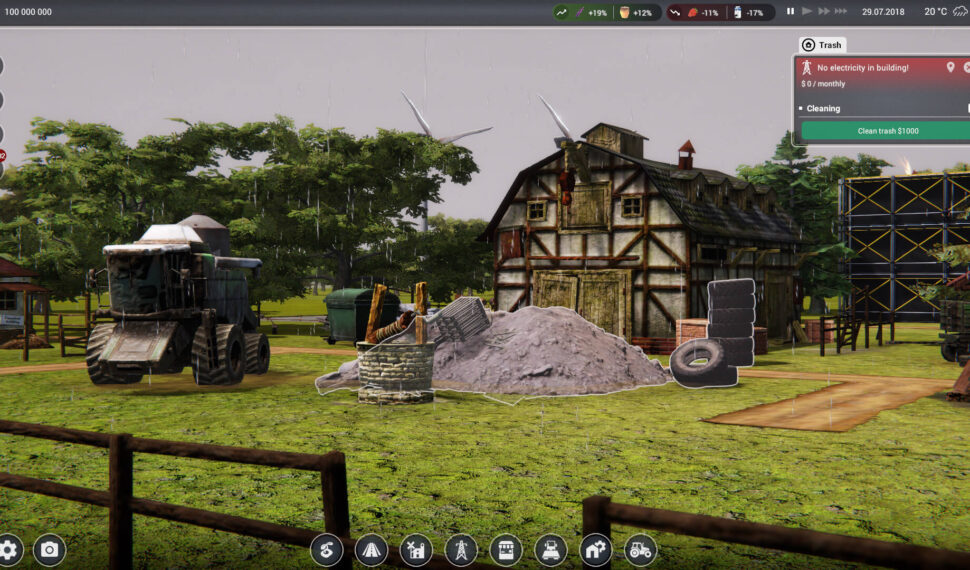Set game speed to normal play
Screen dimensions: 970x570
[807, 12]
